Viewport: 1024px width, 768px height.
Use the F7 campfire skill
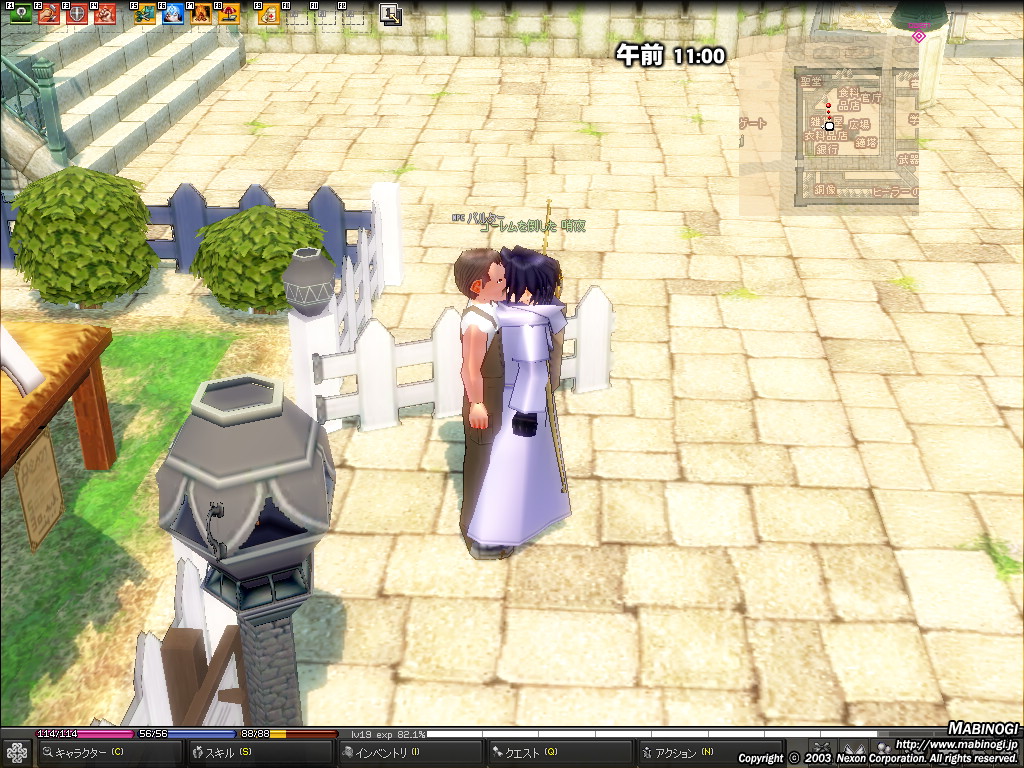pyautogui.click(x=200, y=14)
